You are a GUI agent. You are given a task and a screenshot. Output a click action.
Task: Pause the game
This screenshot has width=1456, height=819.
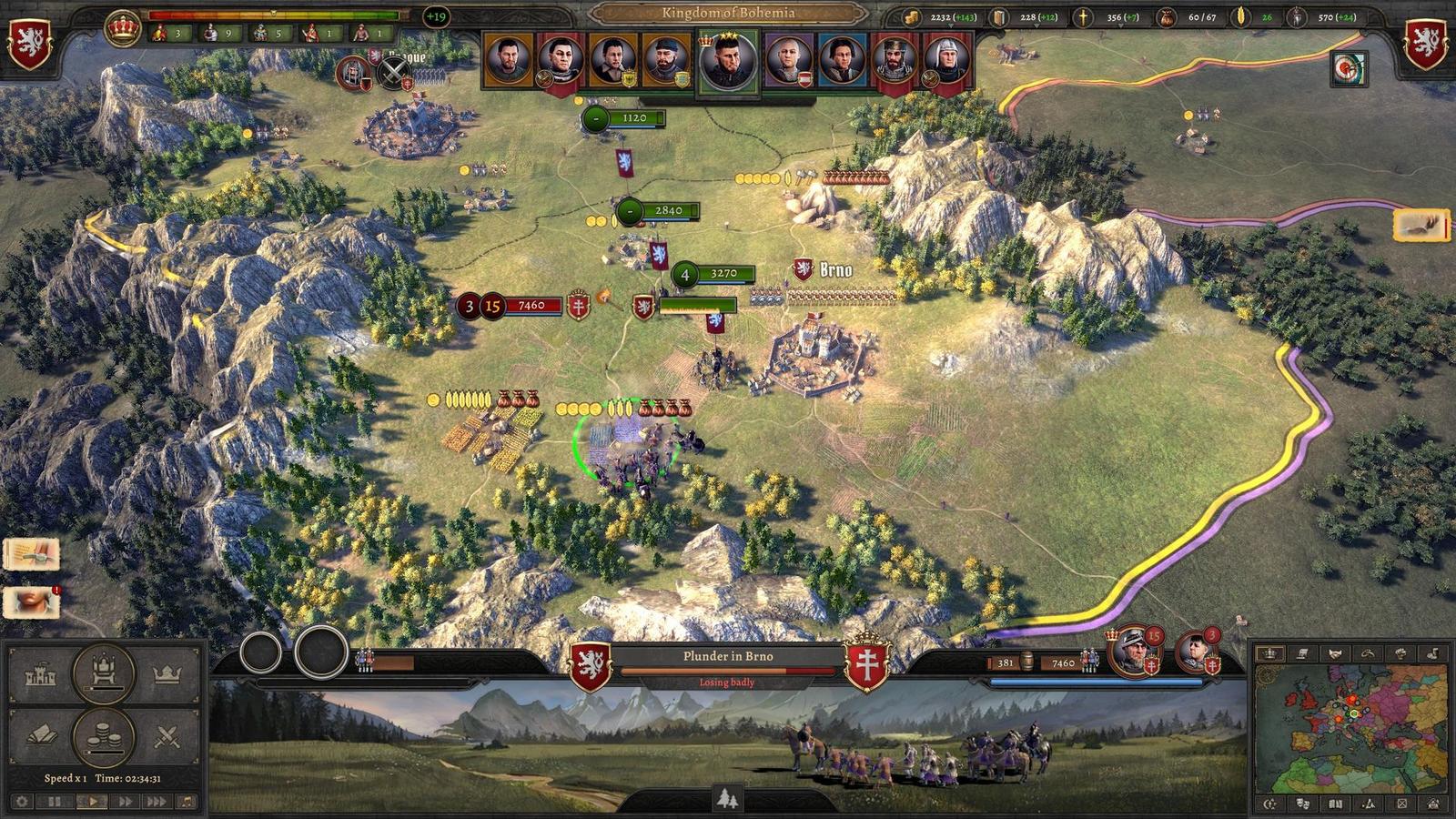55,802
